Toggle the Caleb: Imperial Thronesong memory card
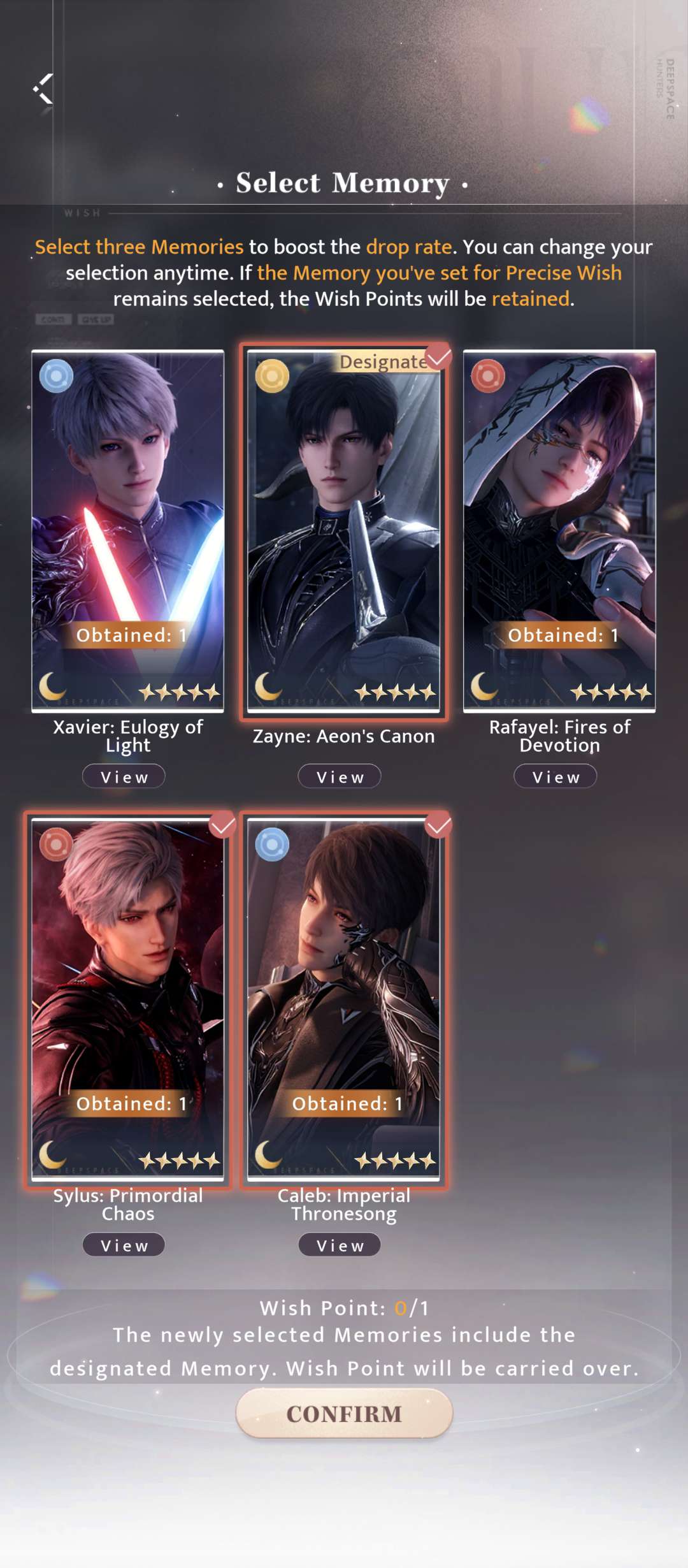This screenshot has width=688, height=1568. pyautogui.click(x=344, y=999)
